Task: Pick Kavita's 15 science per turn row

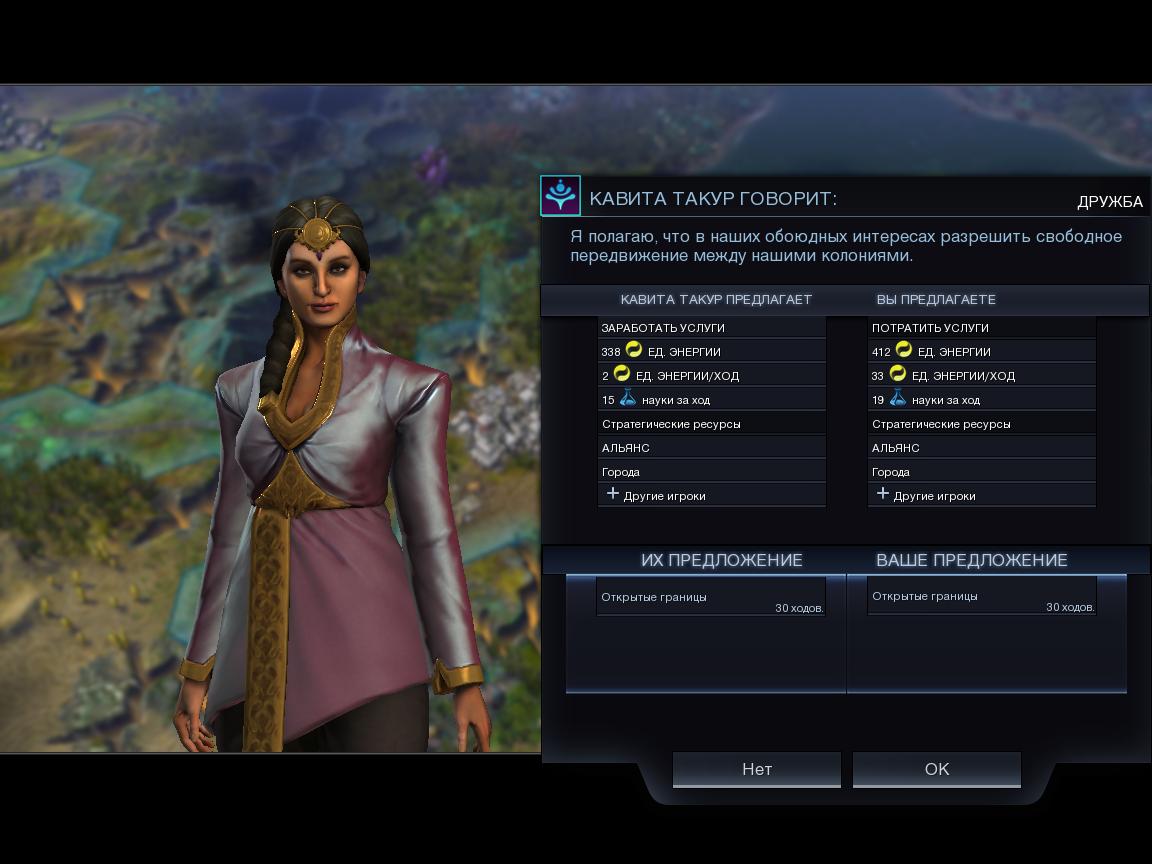Action: [x=711, y=399]
